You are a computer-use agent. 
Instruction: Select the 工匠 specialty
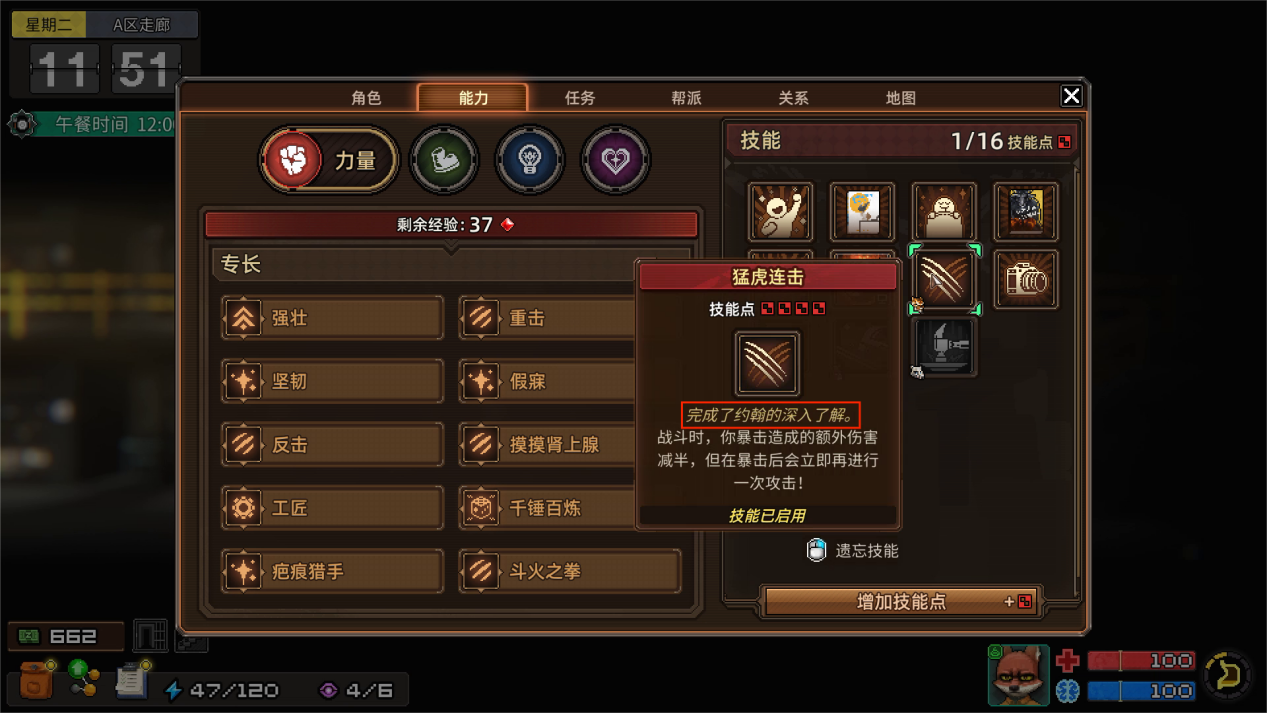tap(332, 508)
